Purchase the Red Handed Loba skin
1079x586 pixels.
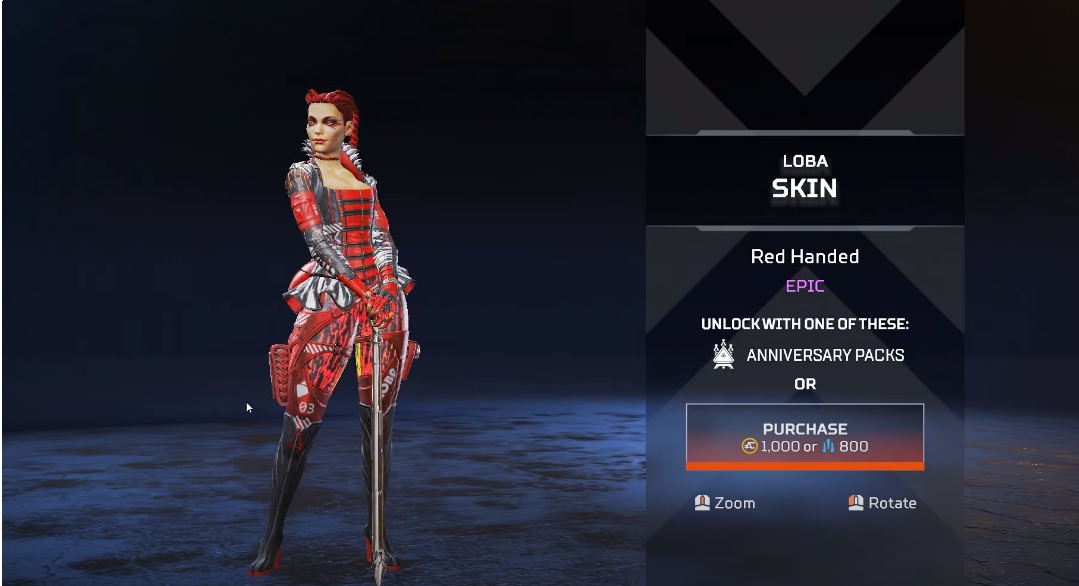tap(804, 436)
